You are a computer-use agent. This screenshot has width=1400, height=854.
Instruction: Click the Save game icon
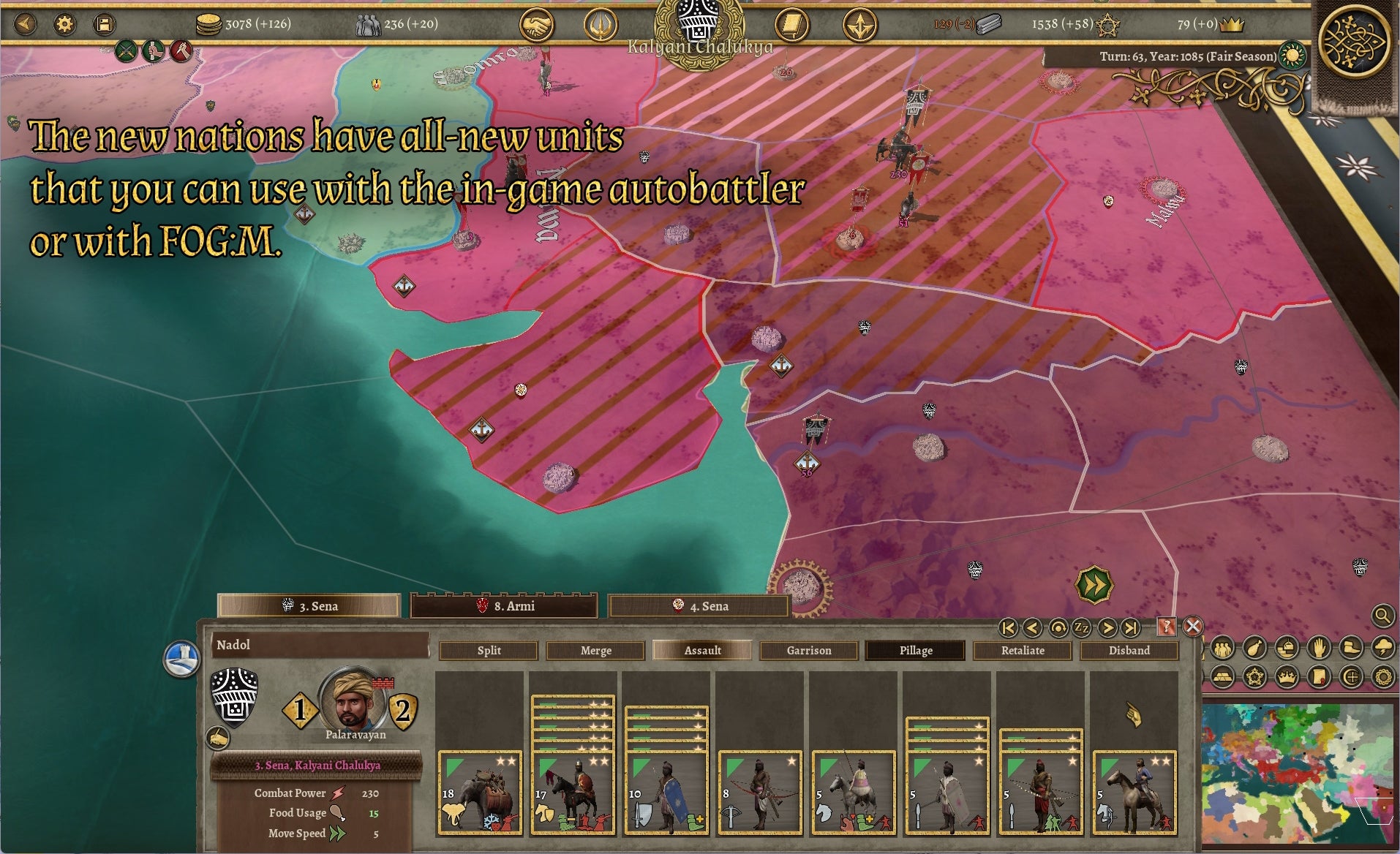[105, 23]
